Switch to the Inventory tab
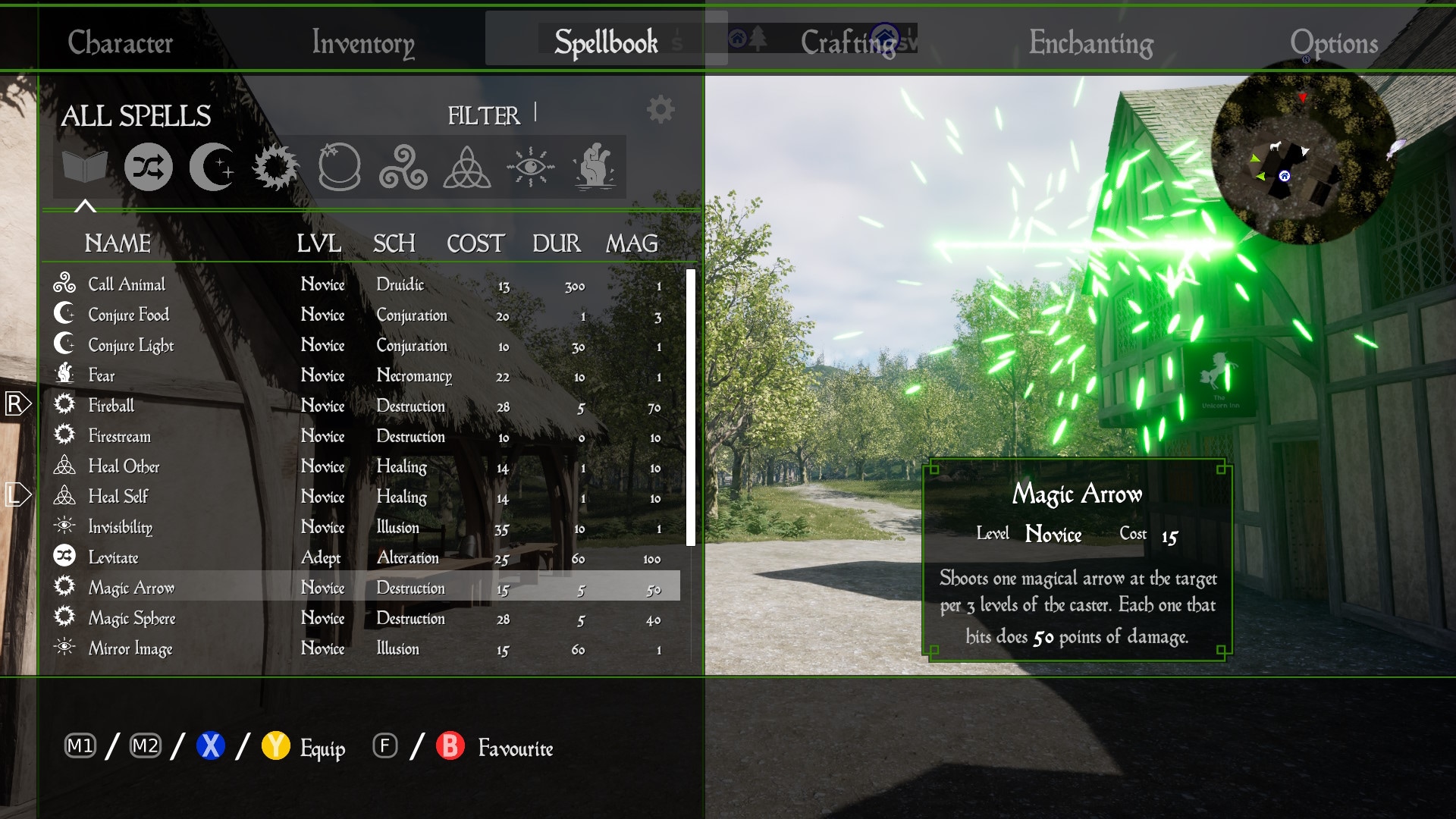The height and width of the screenshot is (819, 1456). 362,42
